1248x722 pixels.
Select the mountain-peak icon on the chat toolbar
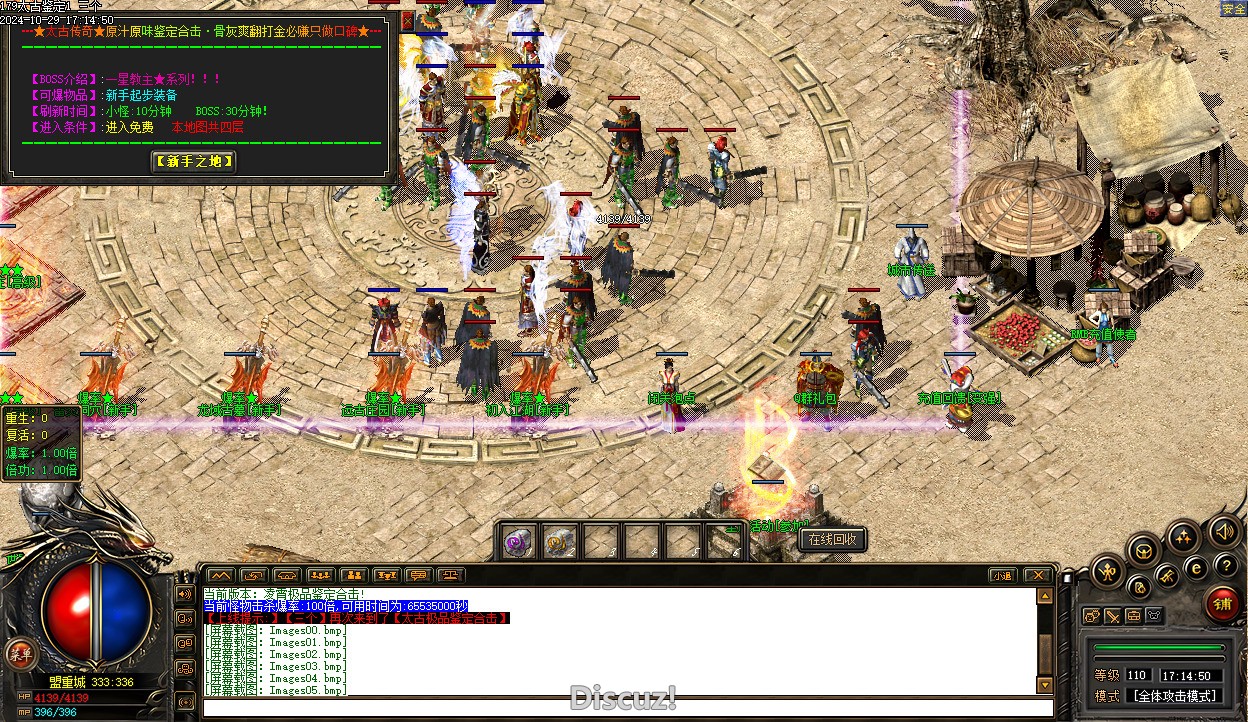[220, 576]
